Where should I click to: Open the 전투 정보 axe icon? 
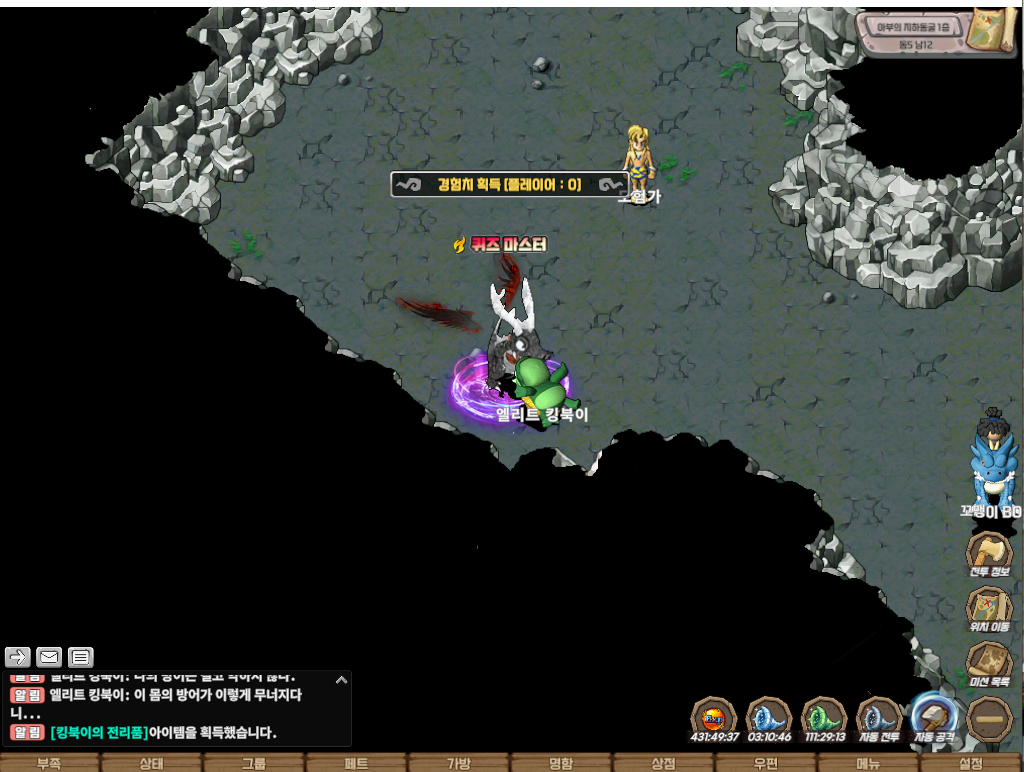coord(988,553)
